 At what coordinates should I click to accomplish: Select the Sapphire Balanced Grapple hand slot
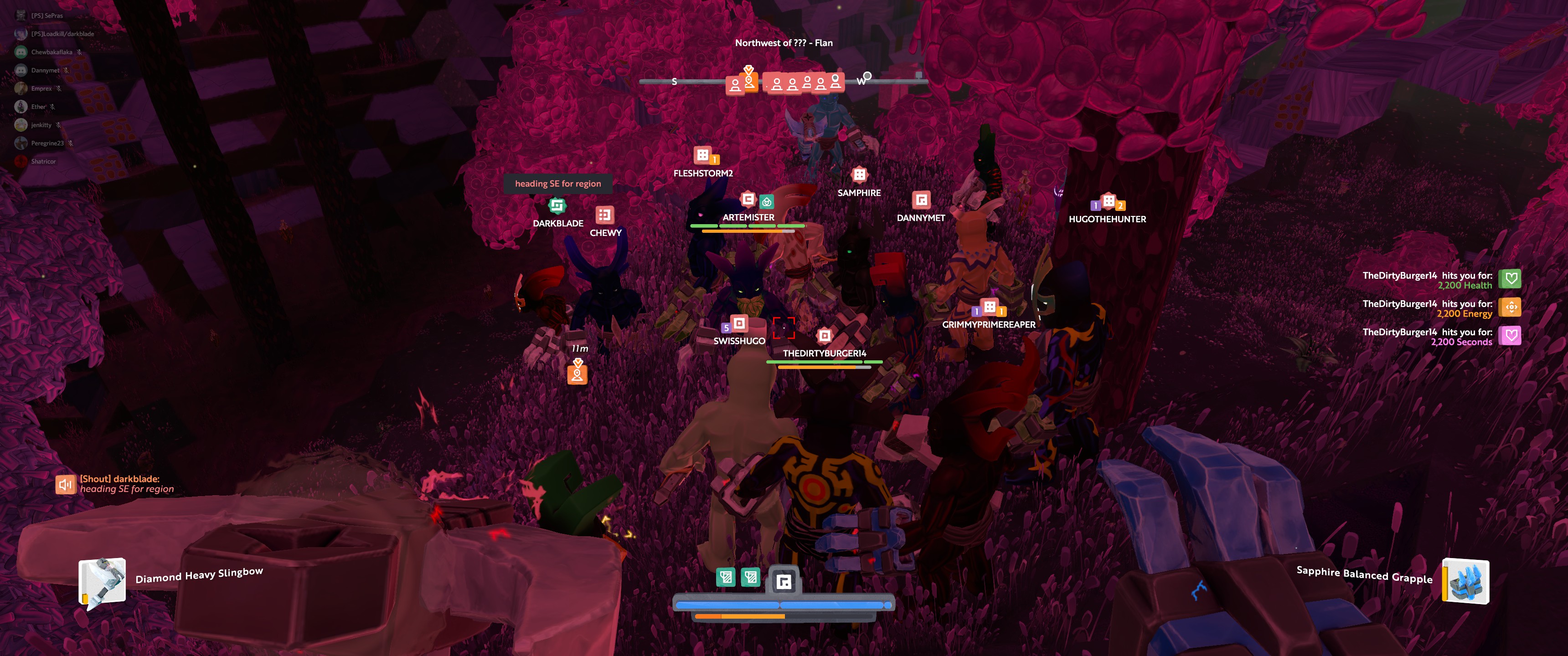click(1465, 581)
